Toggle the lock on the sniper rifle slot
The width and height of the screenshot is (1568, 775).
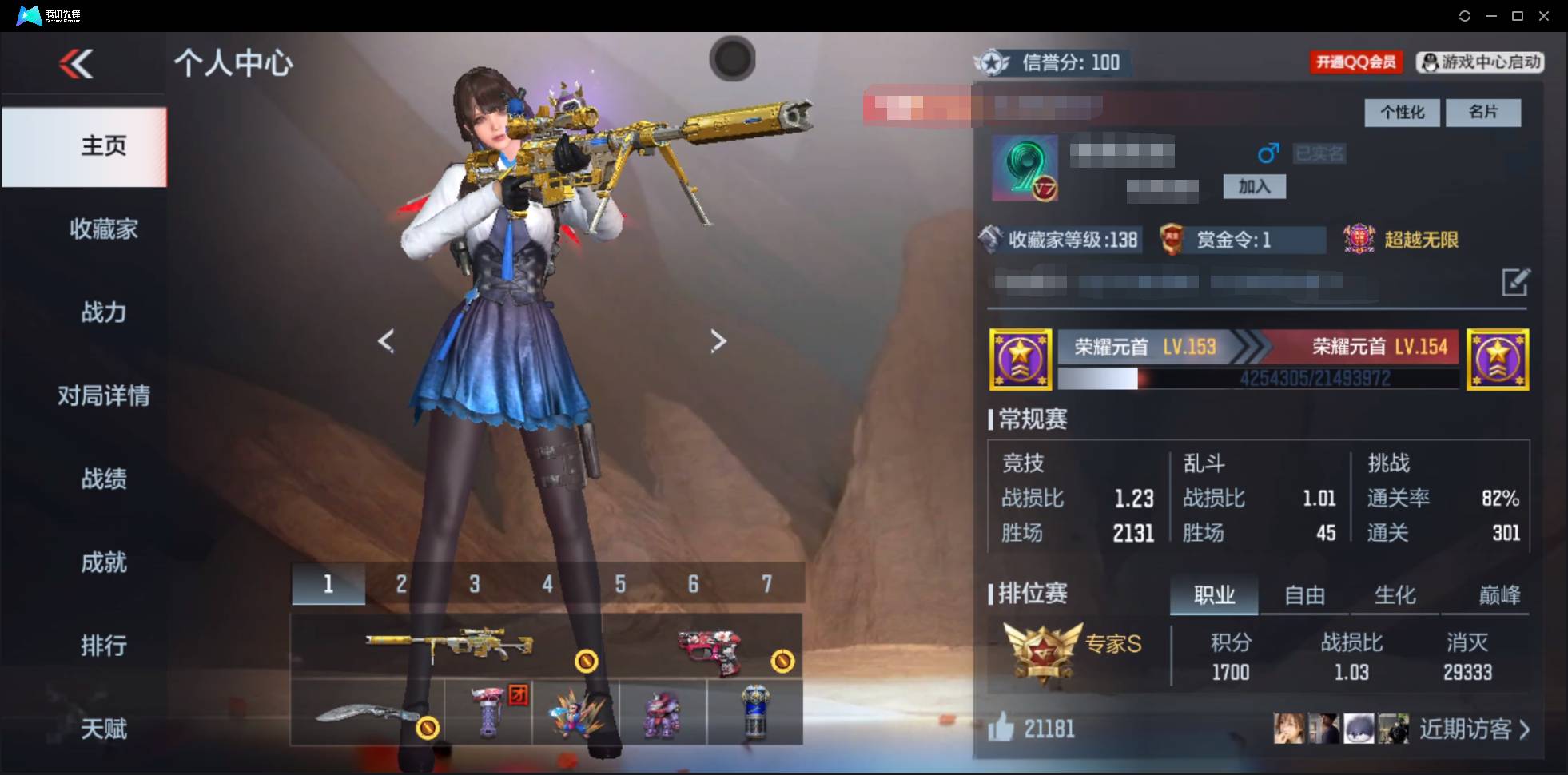click(x=587, y=661)
